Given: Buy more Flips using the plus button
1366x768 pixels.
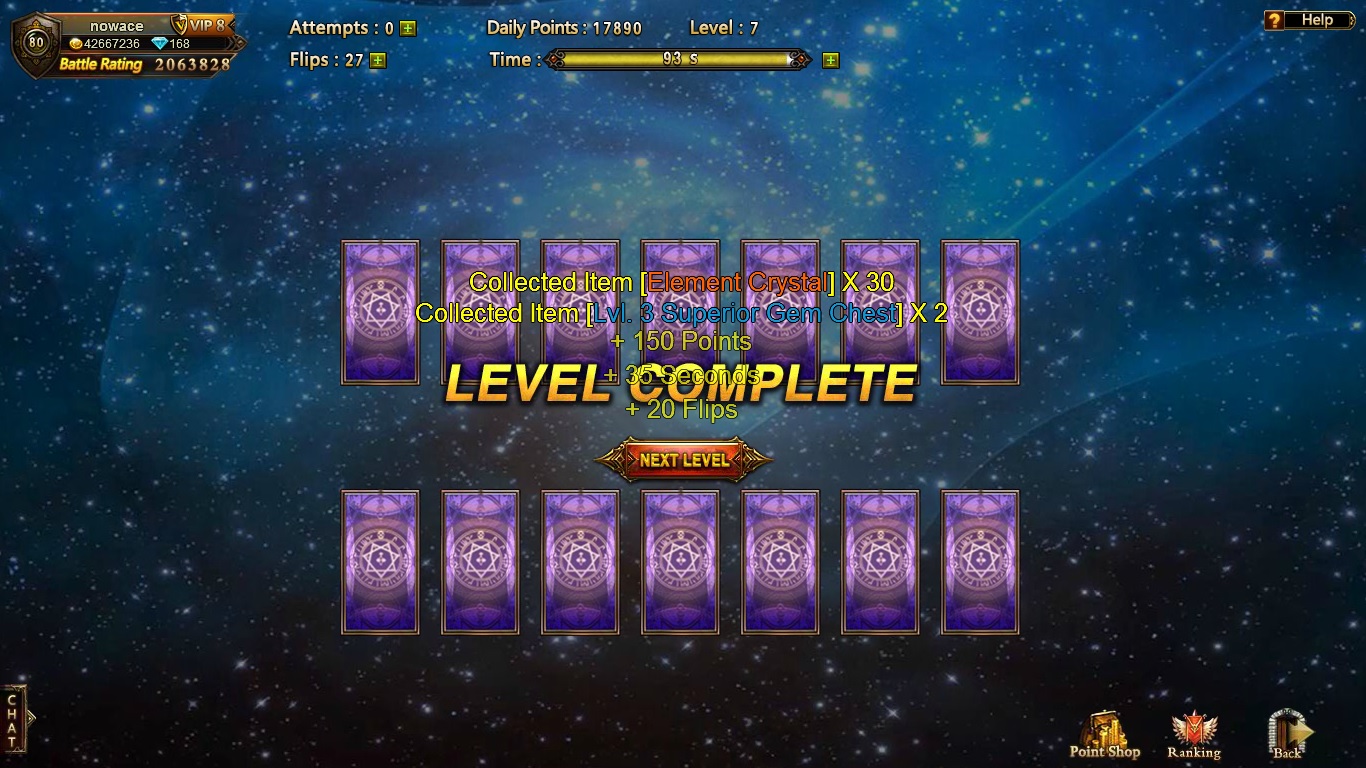Looking at the screenshot, I should (377, 60).
